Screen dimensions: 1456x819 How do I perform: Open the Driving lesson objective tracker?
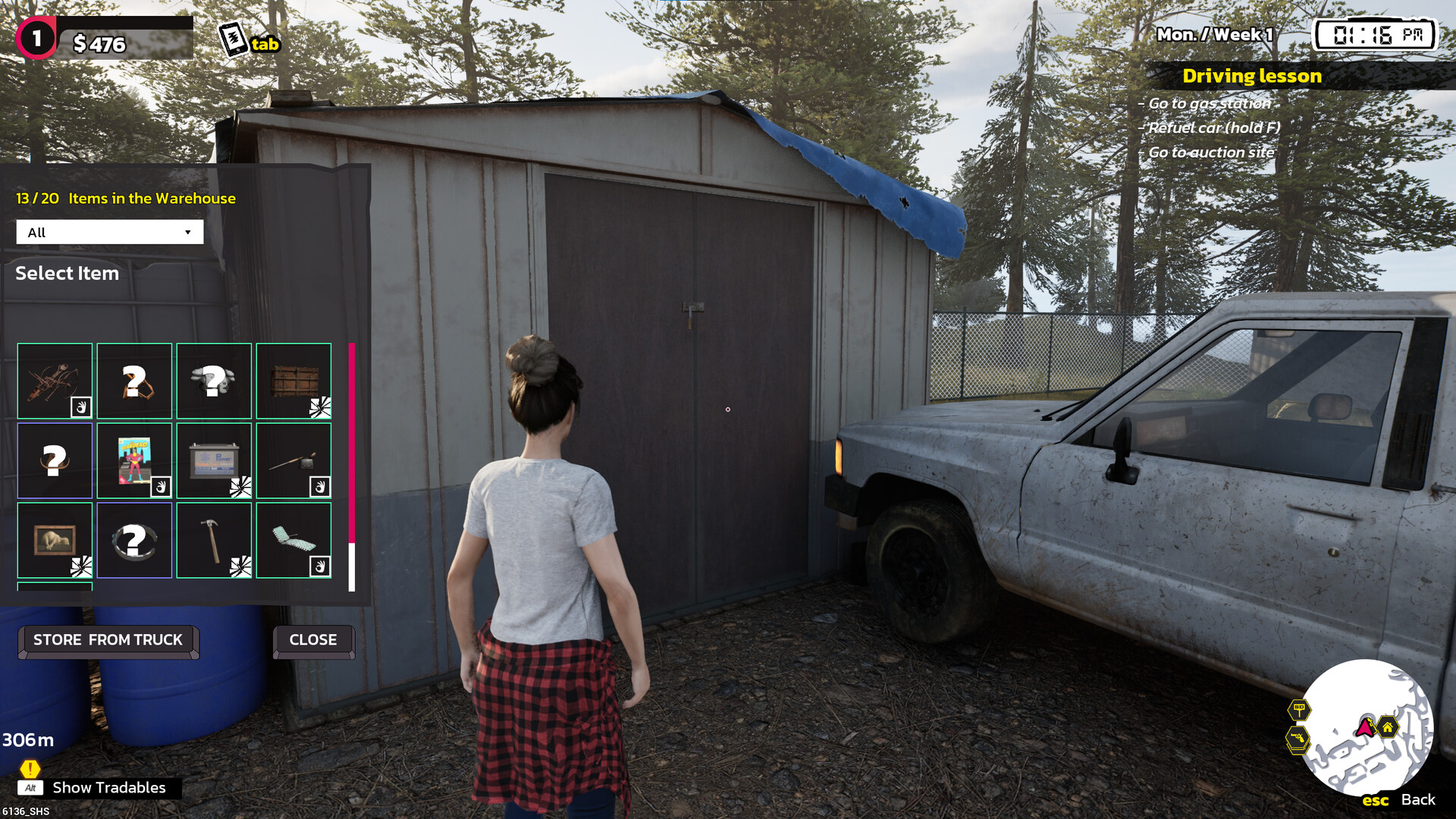coord(1251,76)
